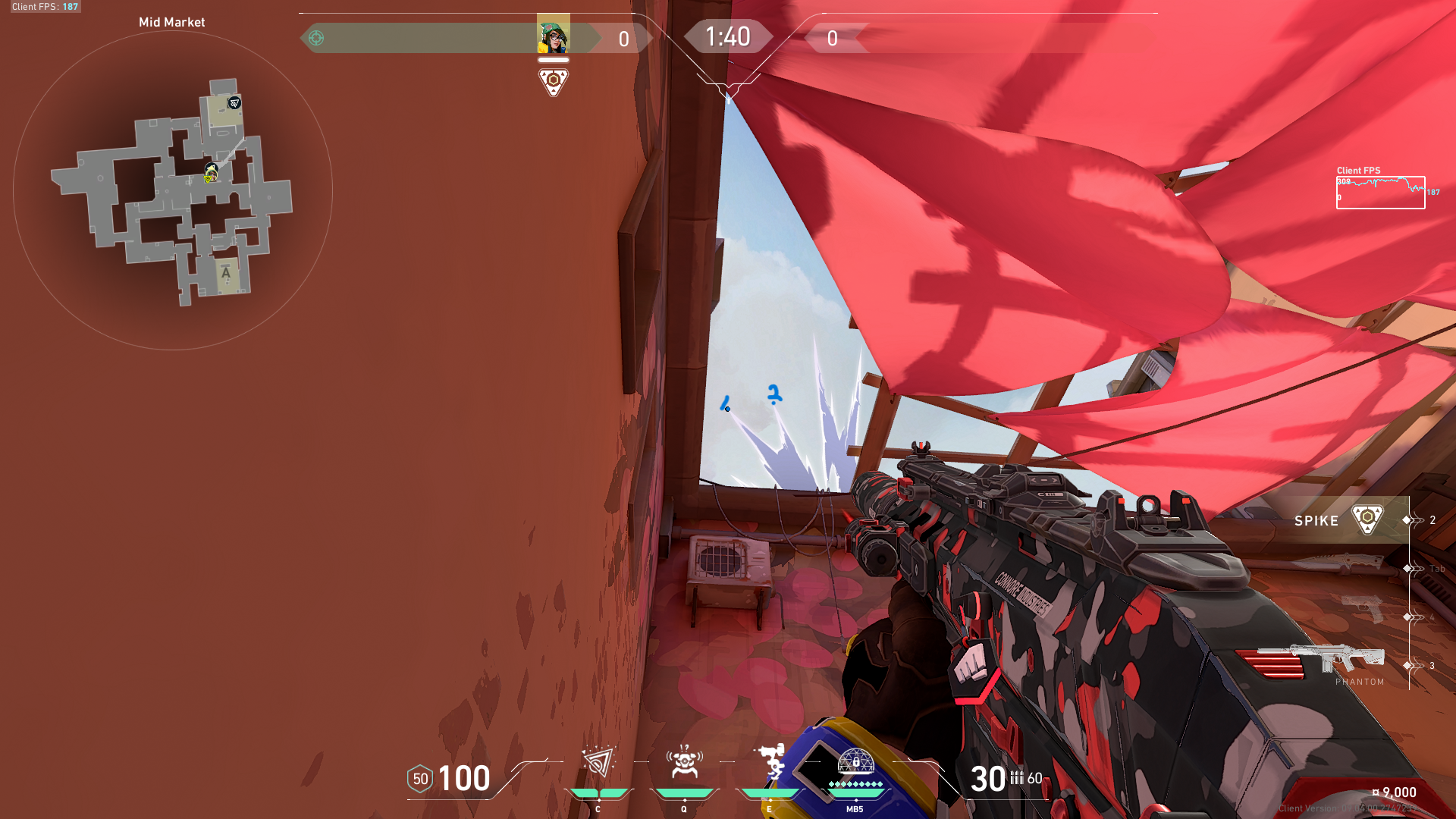
Task: Click the enemy team score of 0
Action: coord(833,37)
